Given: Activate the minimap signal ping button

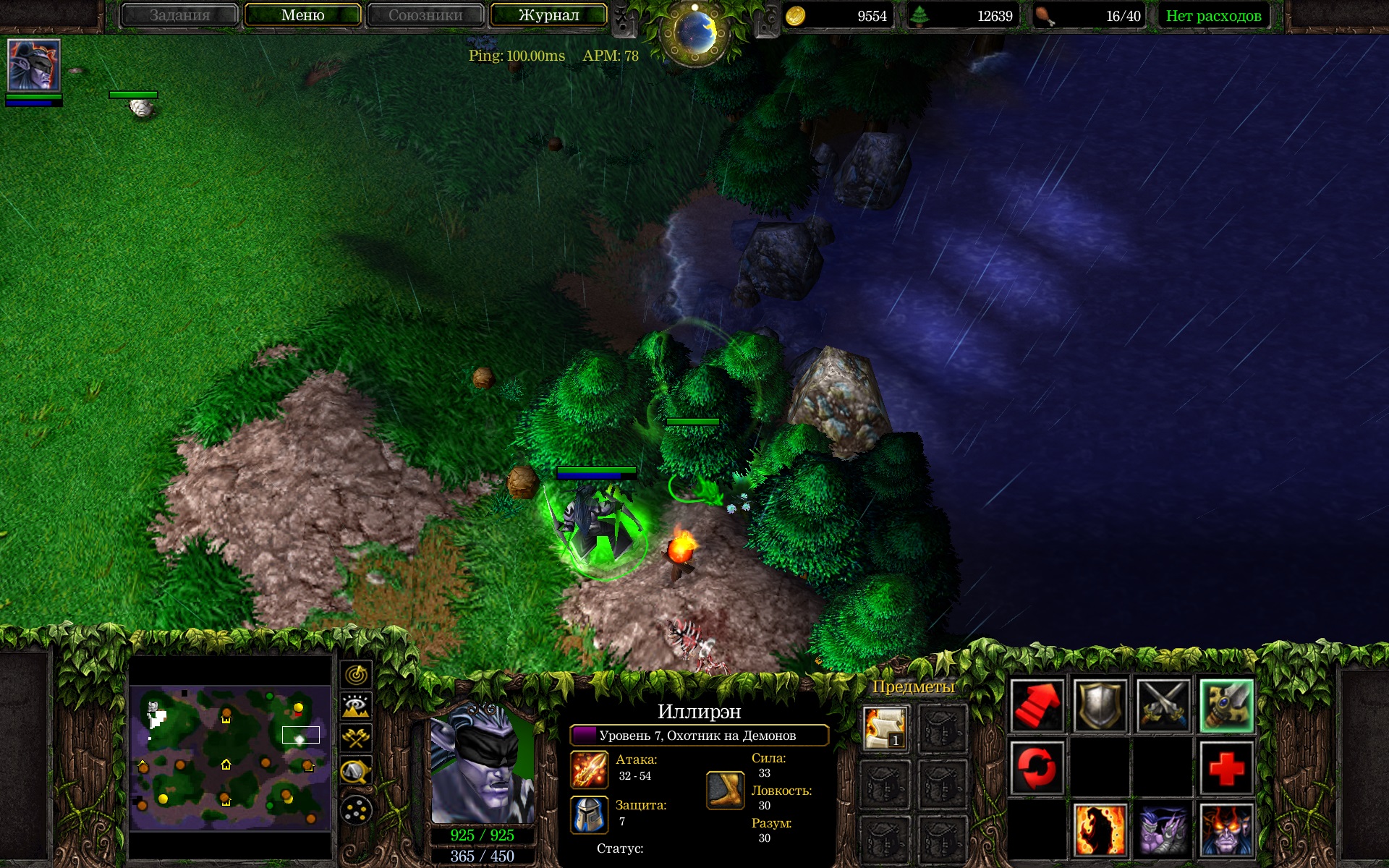Looking at the screenshot, I should click(356, 675).
